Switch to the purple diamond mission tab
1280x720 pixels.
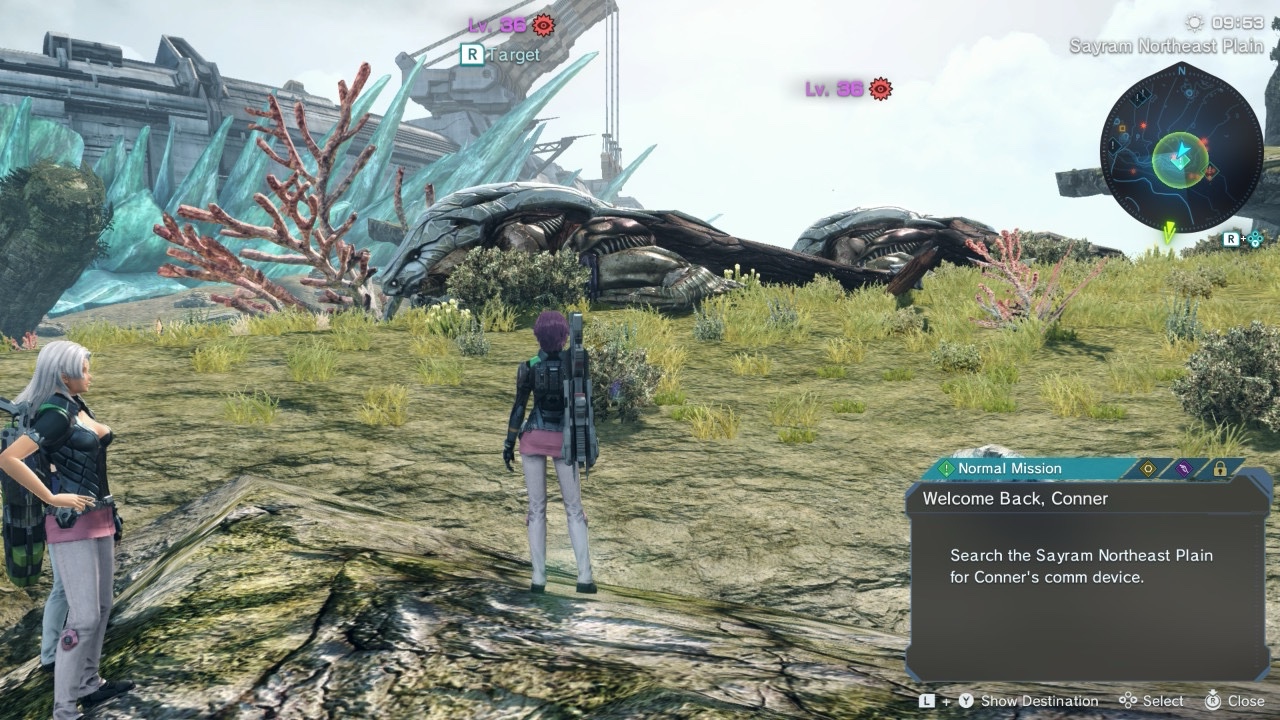(x=1184, y=468)
